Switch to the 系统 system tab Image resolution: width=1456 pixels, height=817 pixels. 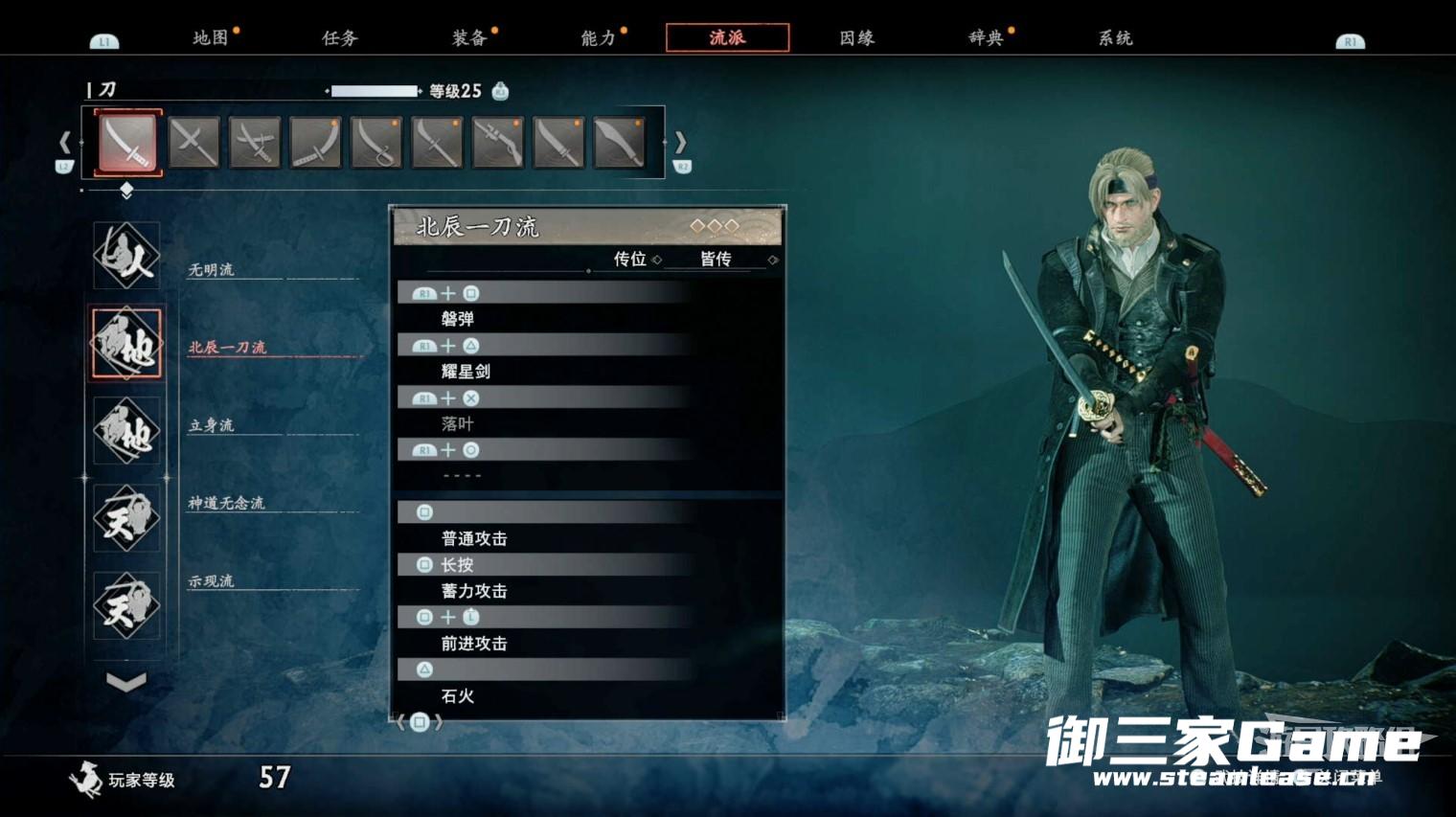1115,38
